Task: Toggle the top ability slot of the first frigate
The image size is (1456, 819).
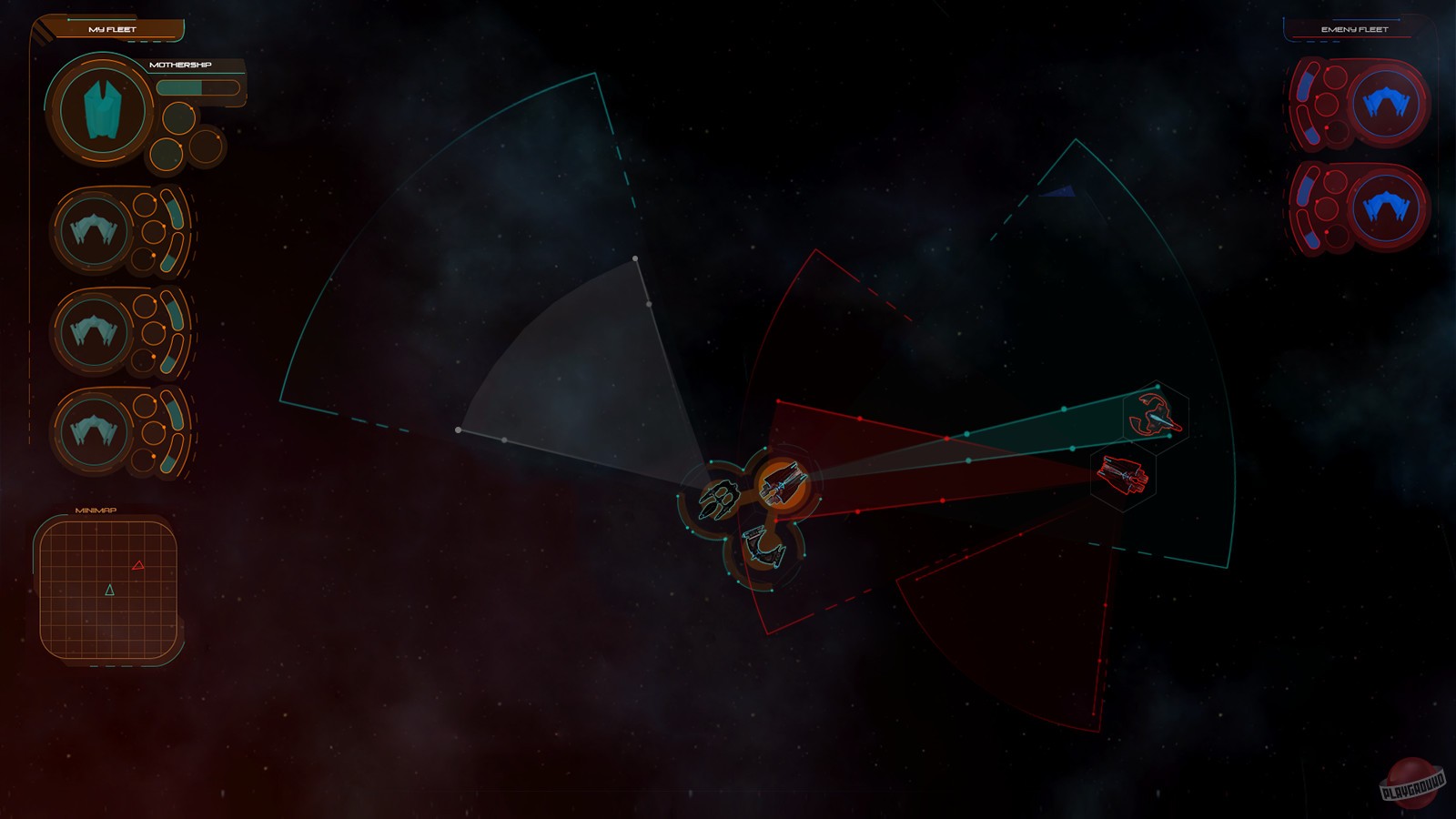Action: [x=144, y=207]
